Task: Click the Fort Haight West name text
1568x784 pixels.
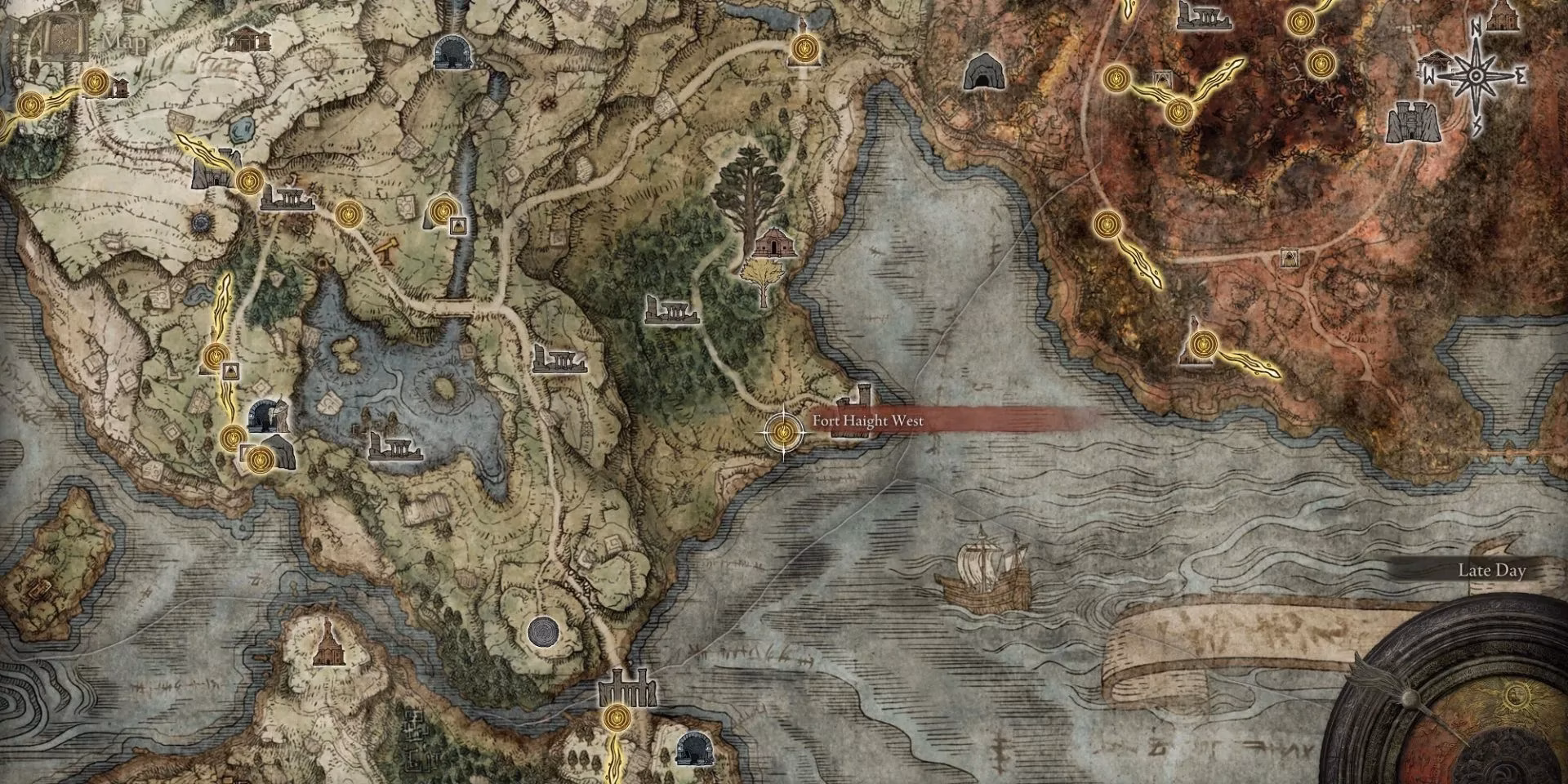Action: click(867, 421)
